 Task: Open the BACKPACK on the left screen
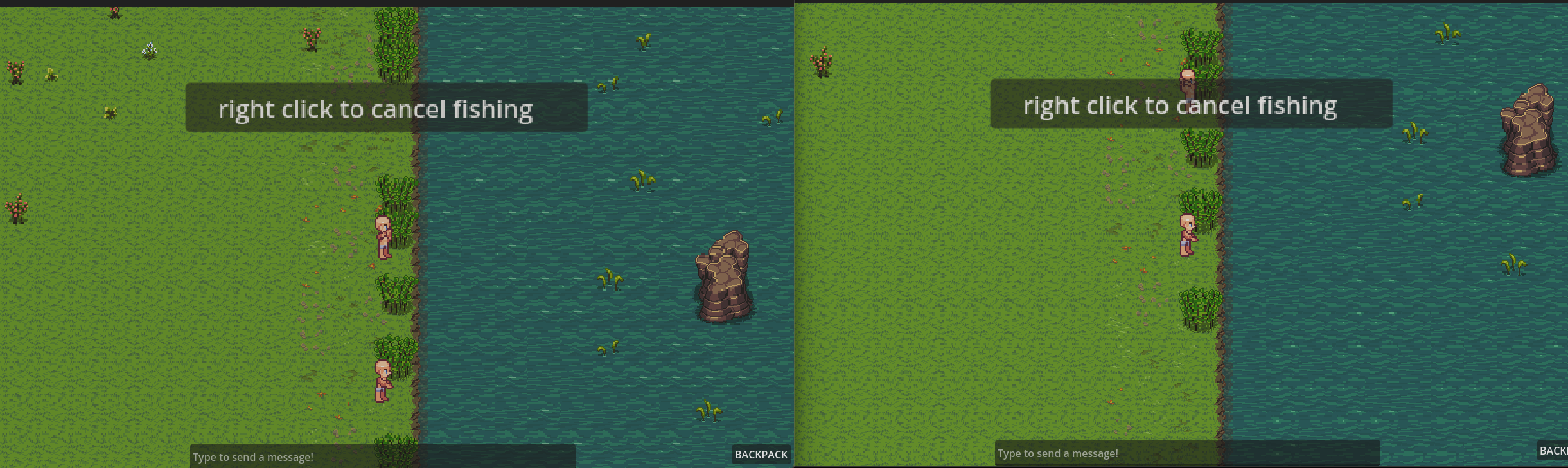[x=761, y=455]
